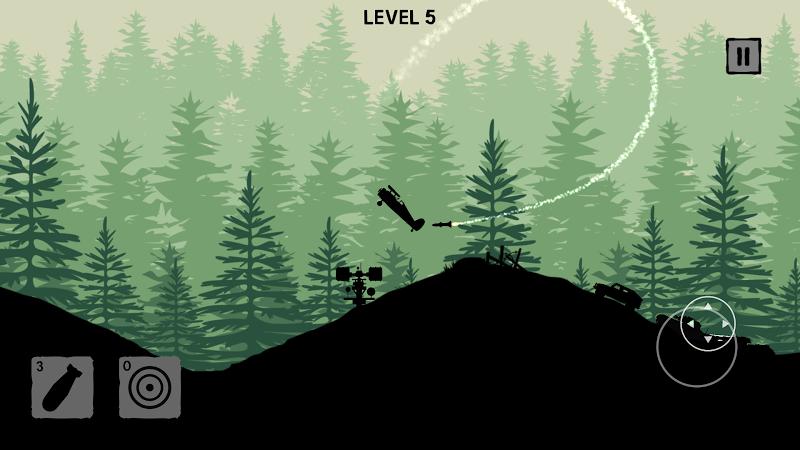Screen dimensions: 800x450
Task: Drop a bomb using the bomb button
Action: (x=62, y=387)
